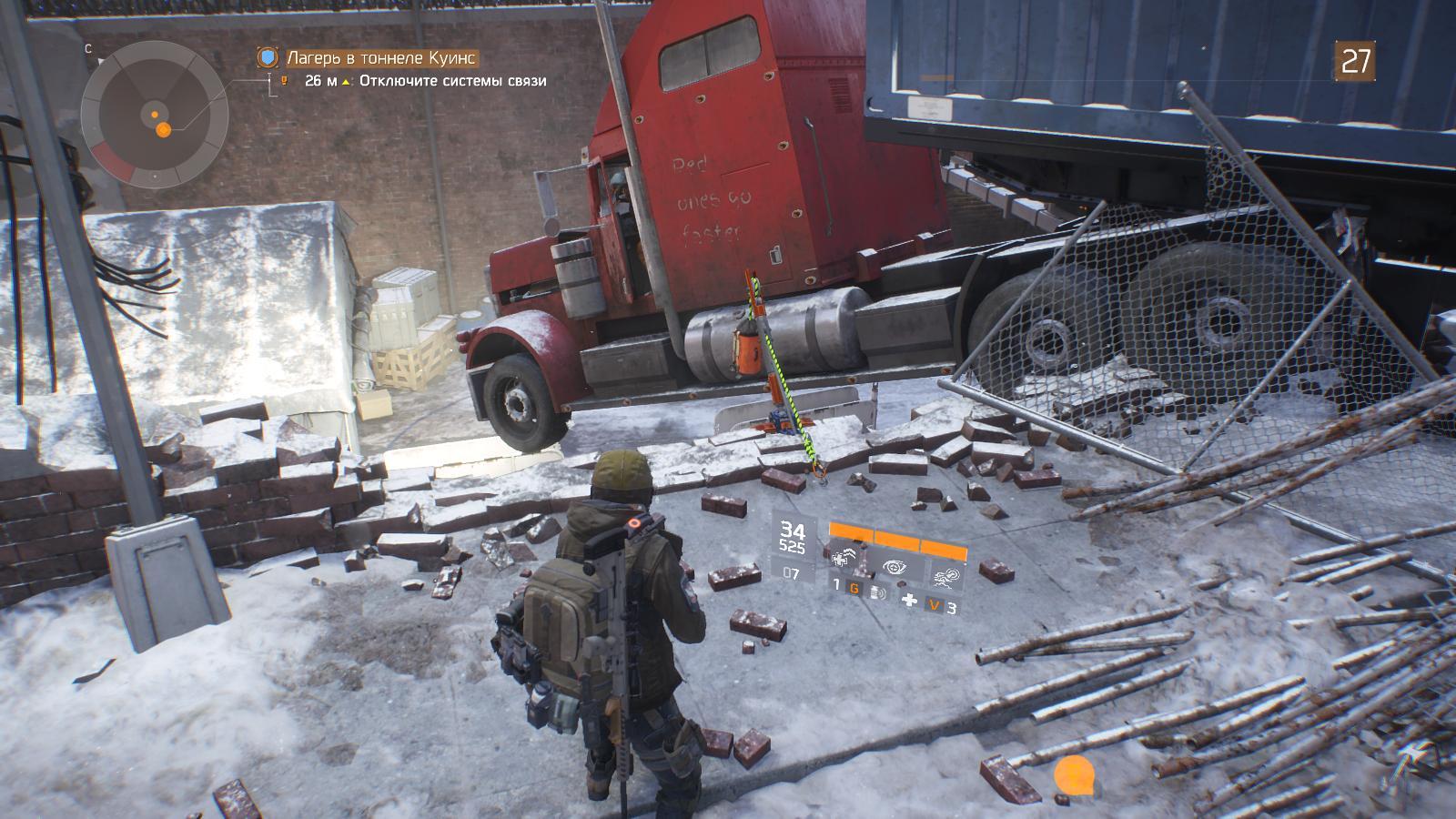Select the grenade icon next to G
The width and height of the screenshot is (1456, 819).
[x=878, y=592]
